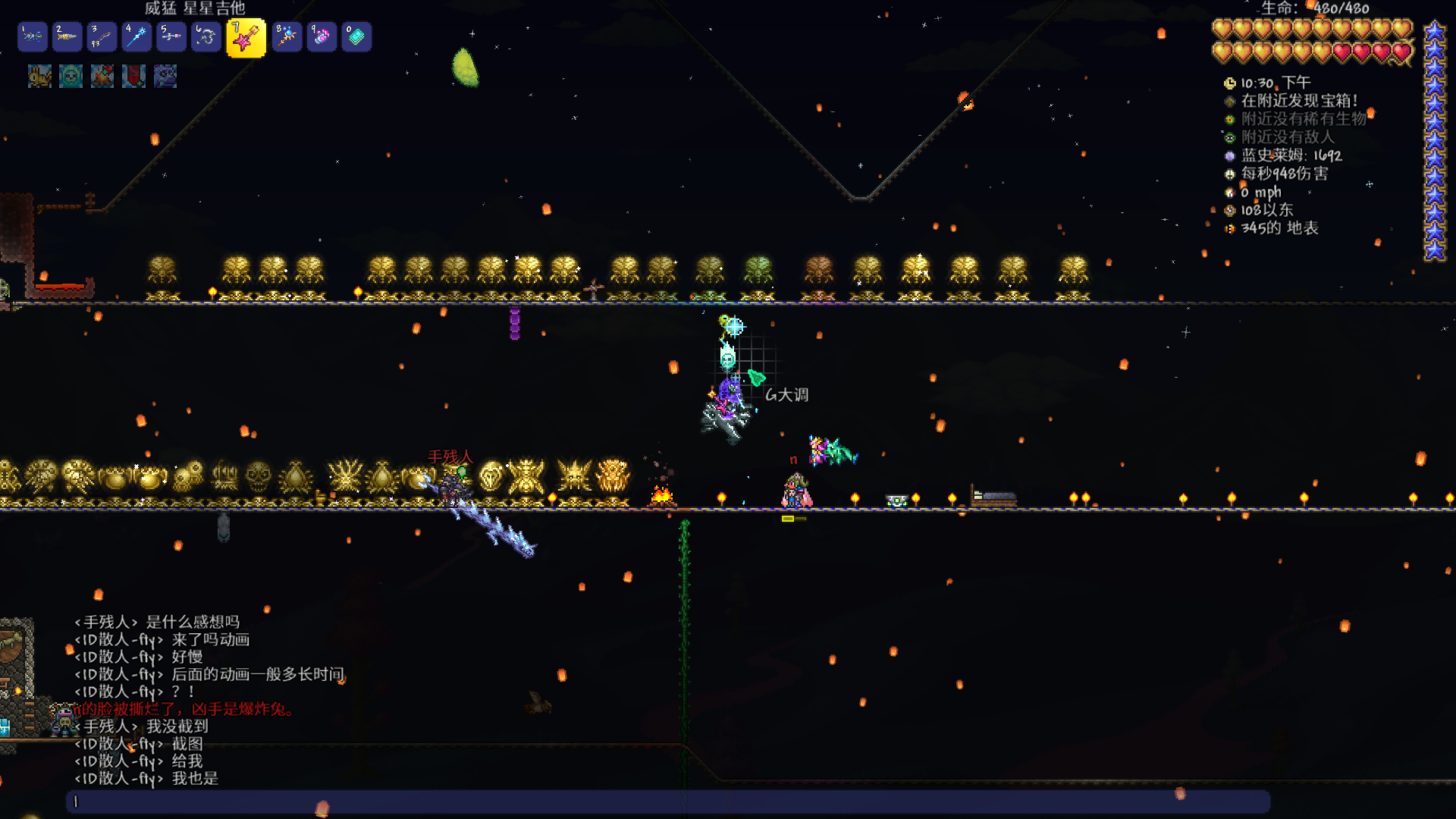This screenshot has width=1456, height=819.
Task: Click the highlighted pink star guitar slot
Action: (x=246, y=38)
